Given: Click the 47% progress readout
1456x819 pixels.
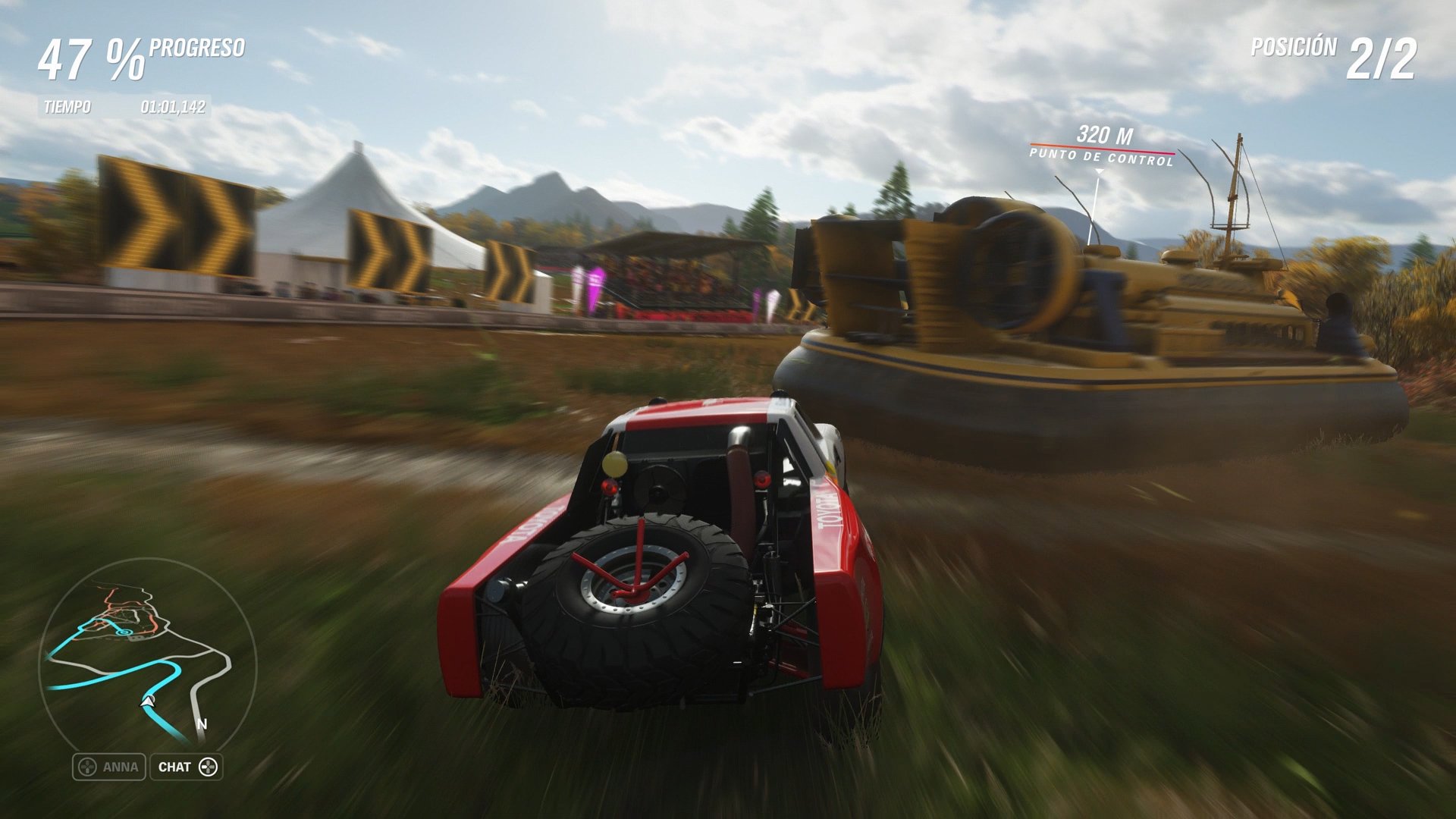Looking at the screenshot, I should pyautogui.click(x=91, y=57).
